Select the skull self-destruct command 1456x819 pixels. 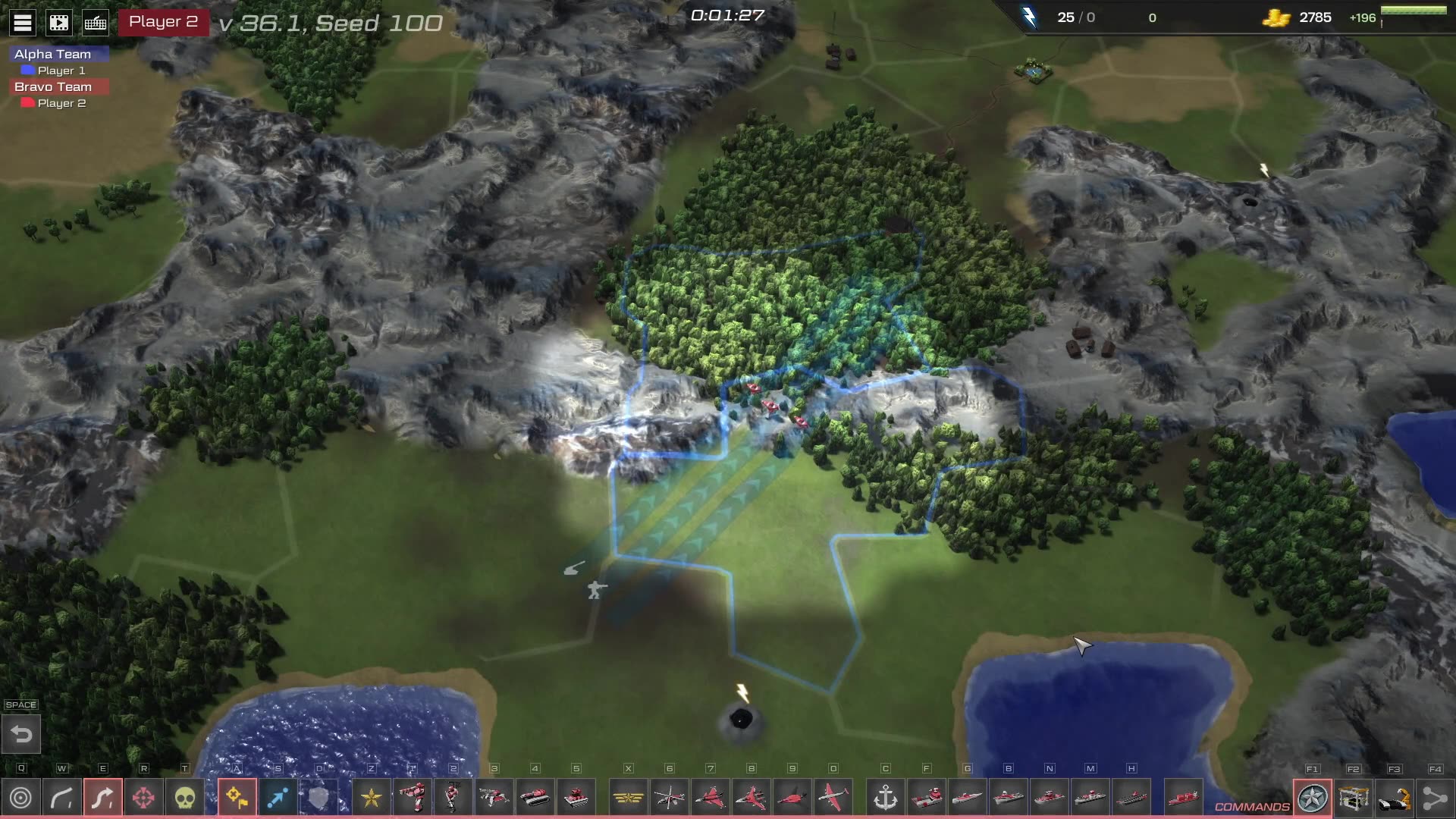tap(184, 798)
